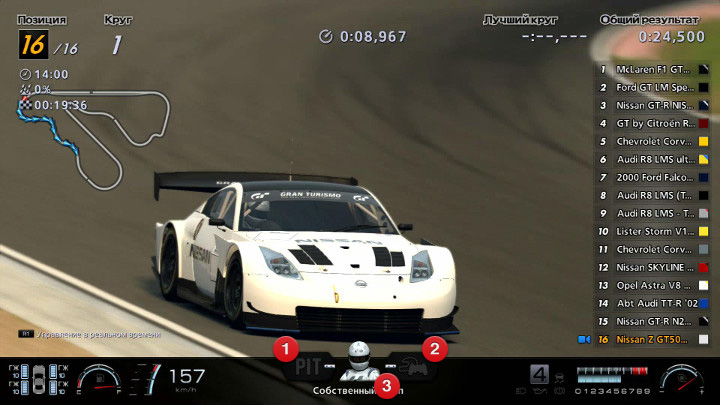The width and height of the screenshot is (720, 405).
Task: Select Nissan SKYLINE entry in standings
Action: tap(654, 267)
